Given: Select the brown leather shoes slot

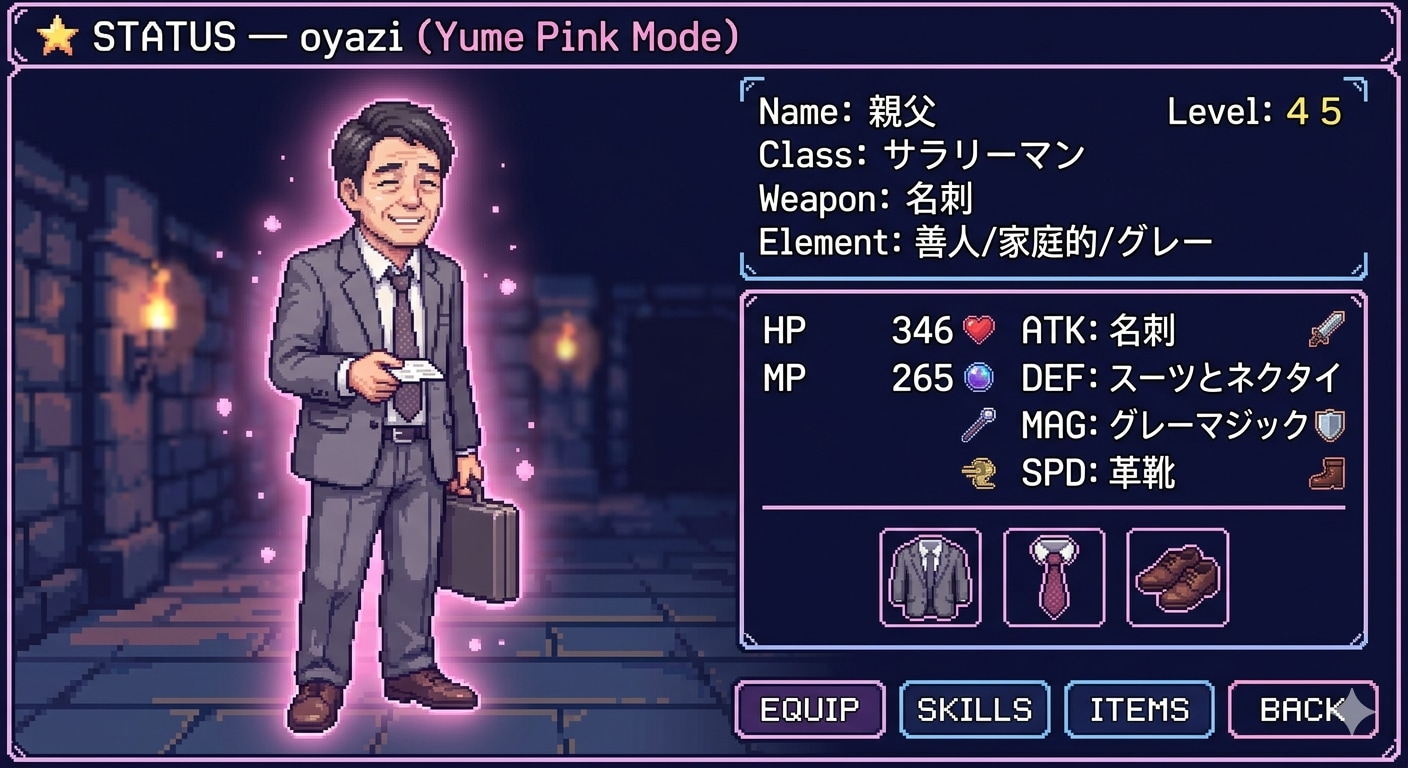Looking at the screenshot, I should click(1177, 578).
